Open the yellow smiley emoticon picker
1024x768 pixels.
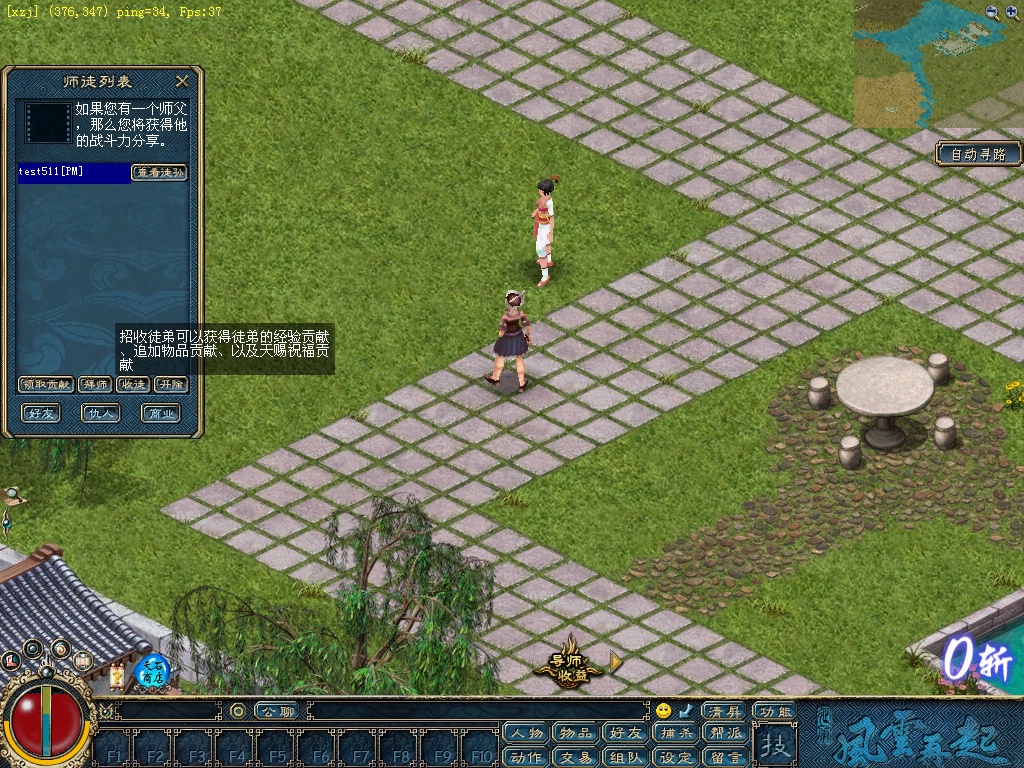(663, 711)
